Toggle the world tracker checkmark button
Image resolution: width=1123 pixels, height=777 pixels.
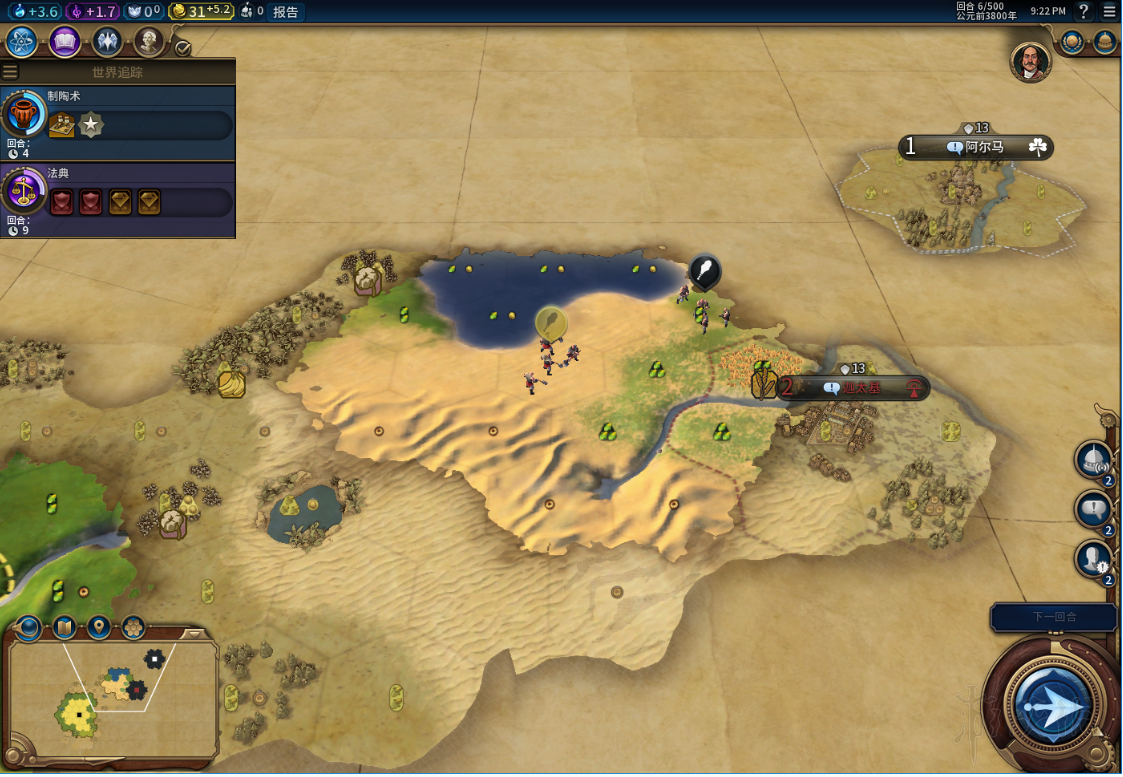(182, 47)
